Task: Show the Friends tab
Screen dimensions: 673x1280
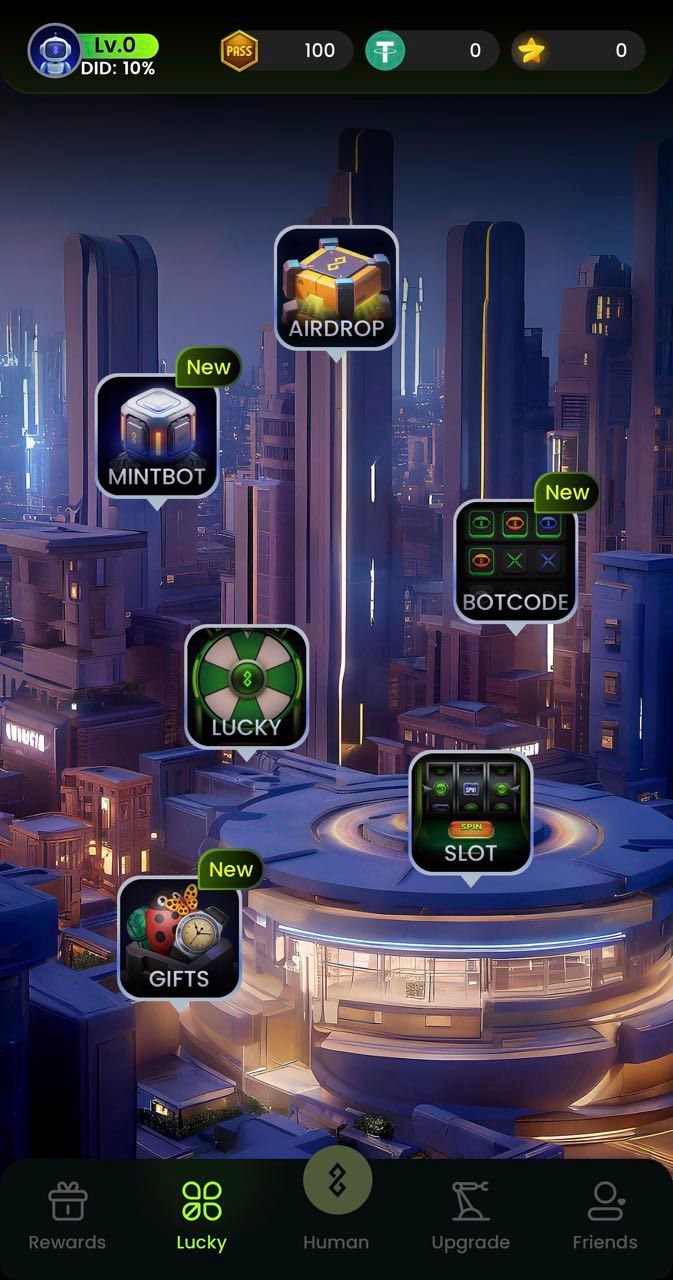Action: (x=604, y=1216)
